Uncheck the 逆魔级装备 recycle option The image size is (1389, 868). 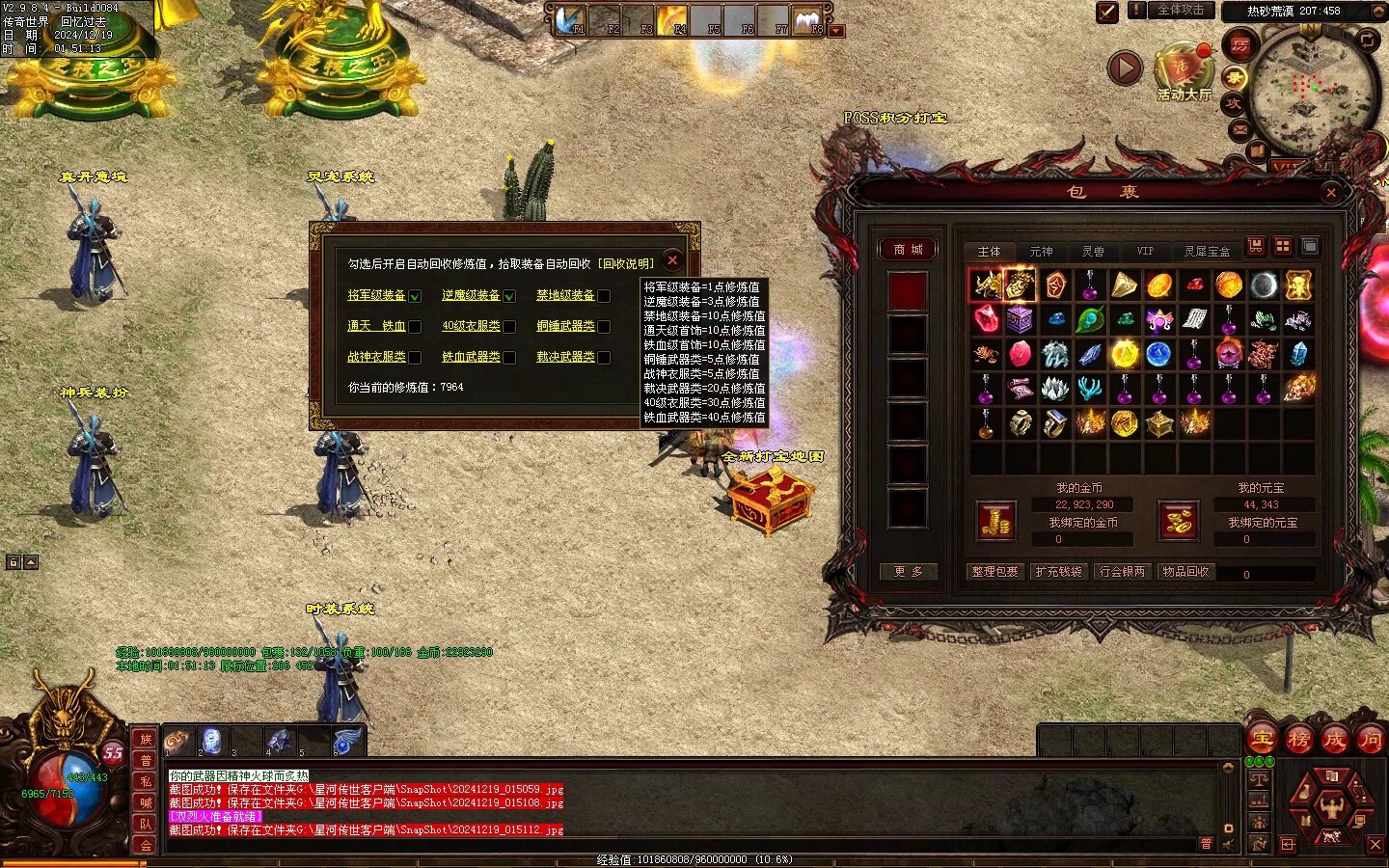509,296
